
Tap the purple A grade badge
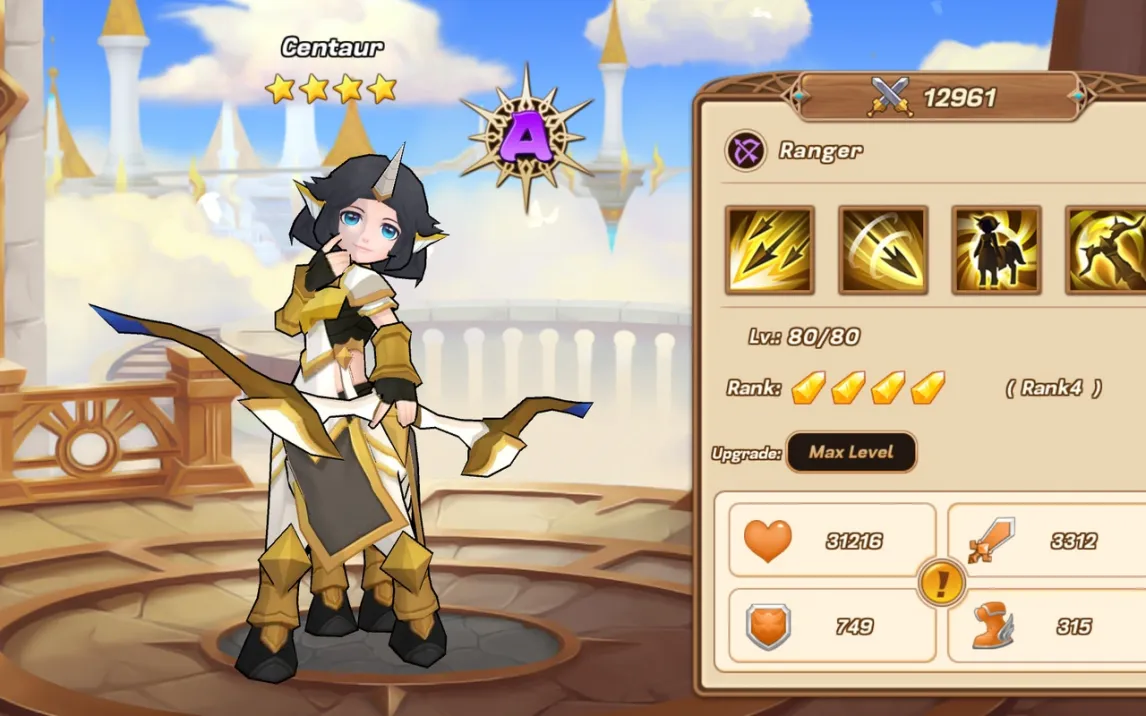tap(526, 137)
